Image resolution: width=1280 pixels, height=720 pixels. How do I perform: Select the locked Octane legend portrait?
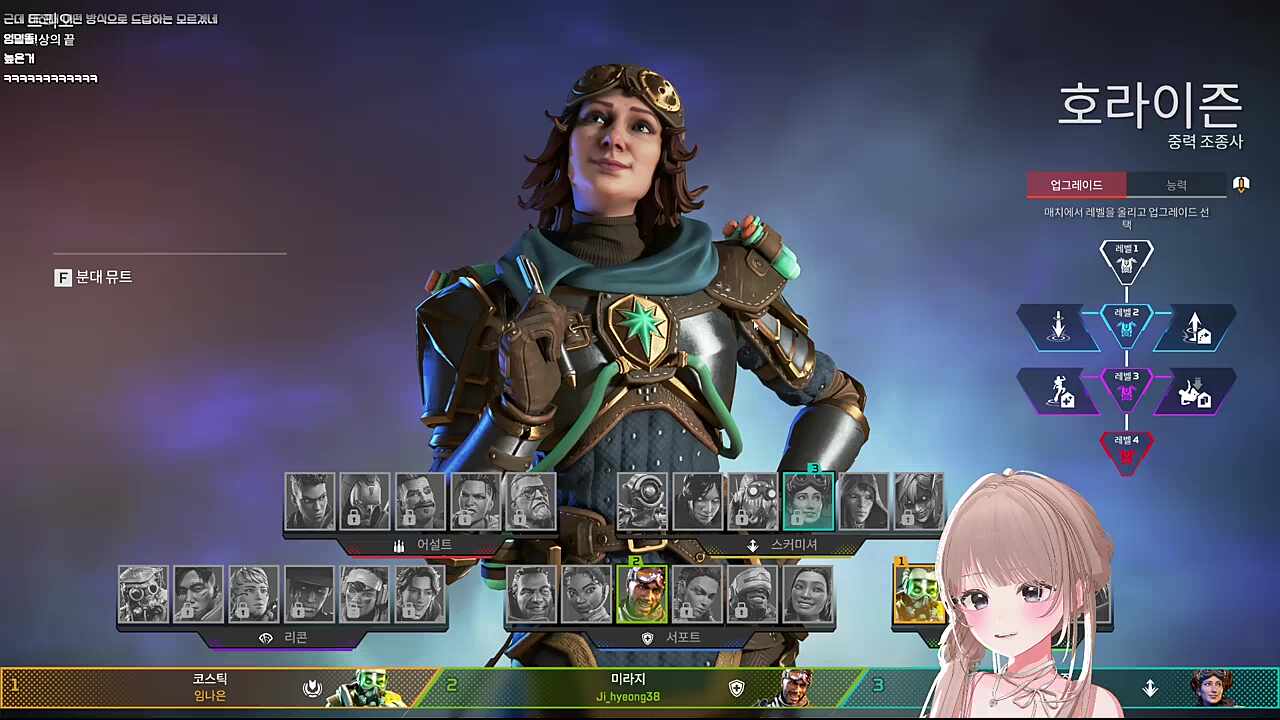753,501
